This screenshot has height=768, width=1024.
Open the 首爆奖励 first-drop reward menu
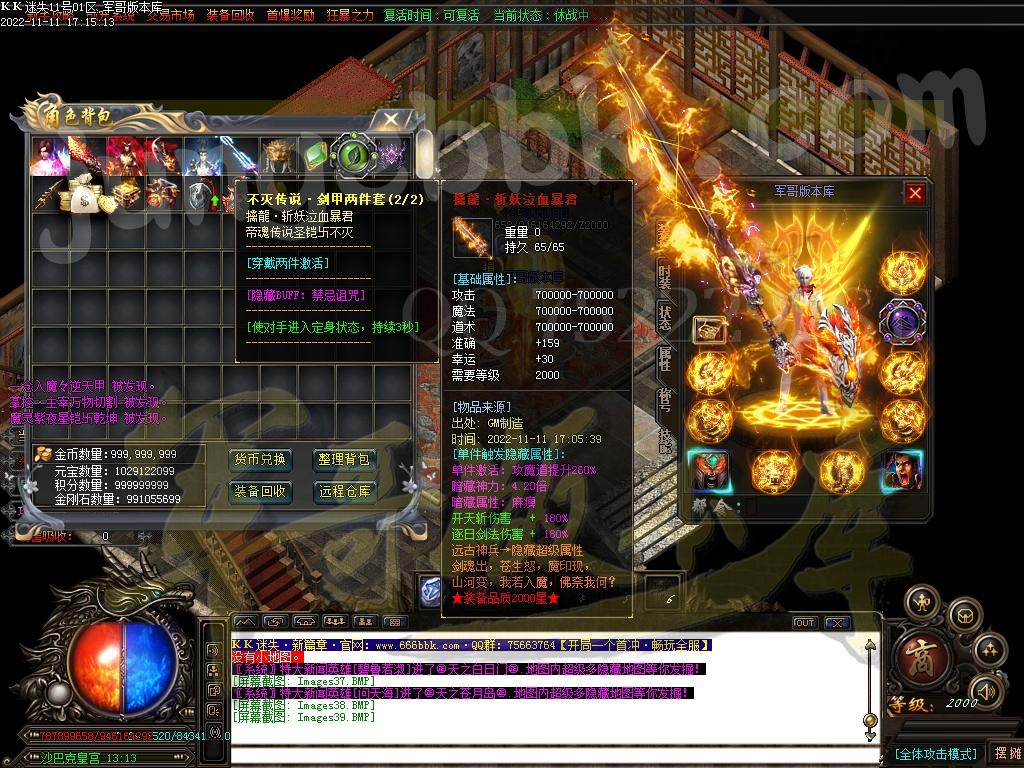point(290,16)
